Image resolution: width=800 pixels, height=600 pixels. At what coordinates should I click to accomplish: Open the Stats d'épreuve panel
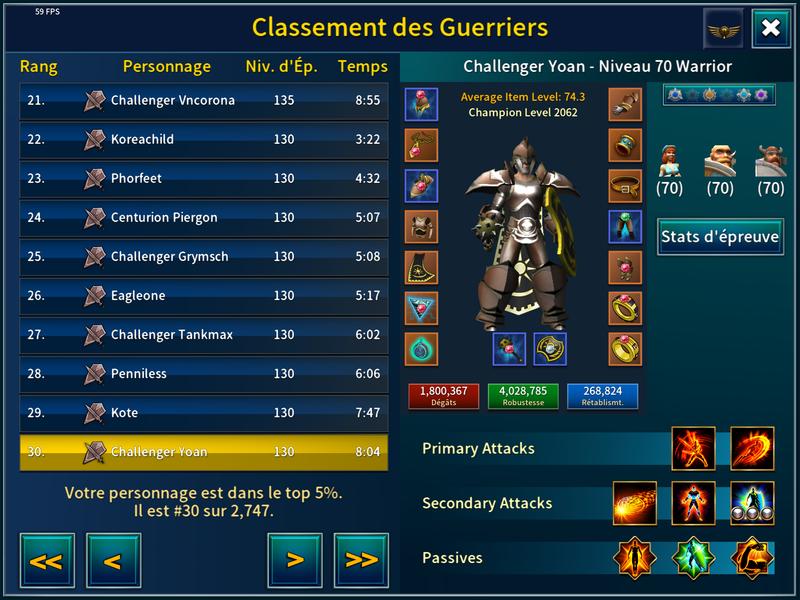[720, 237]
